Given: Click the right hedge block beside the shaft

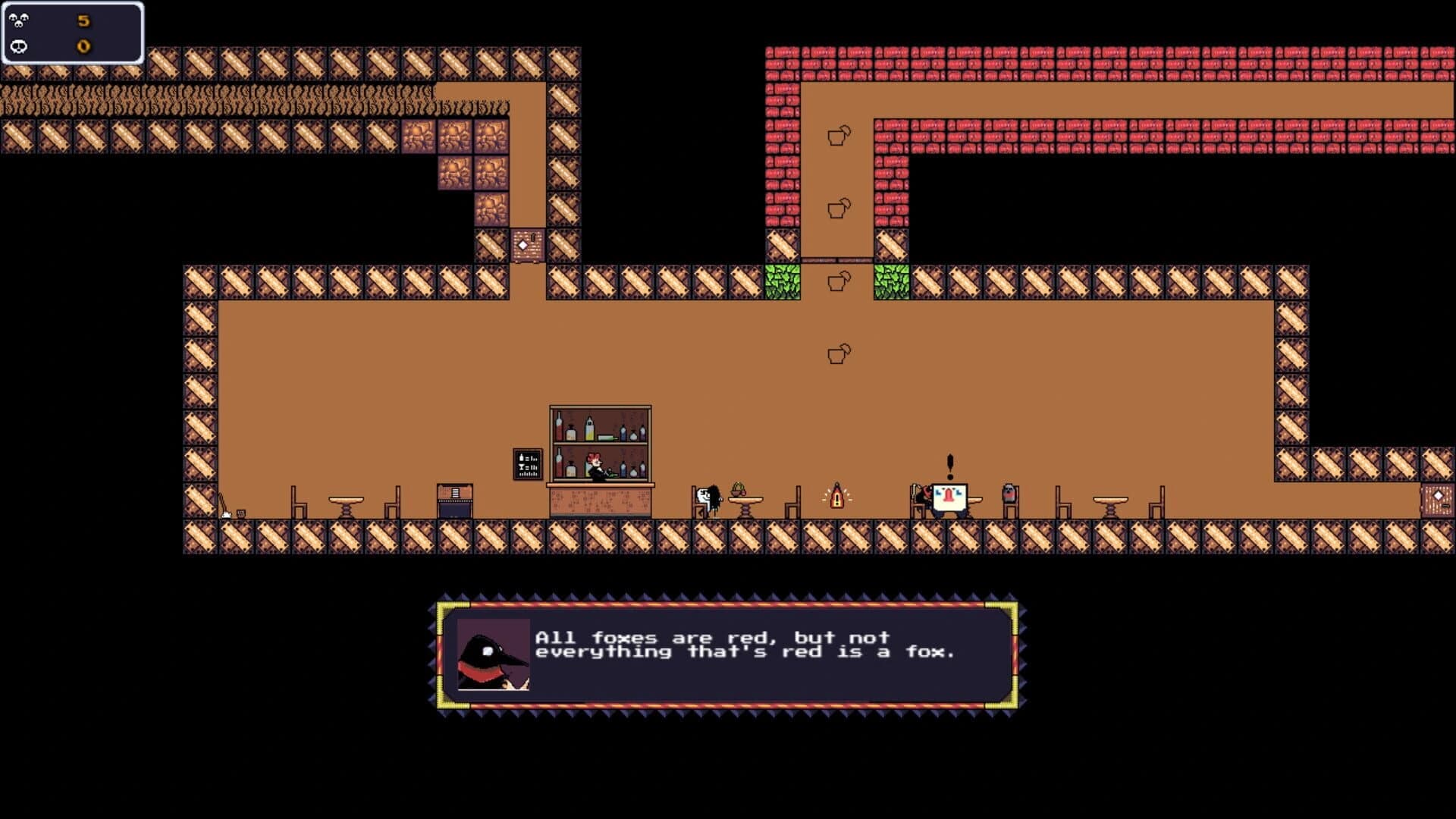Looking at the screenshot, I should [891, 284].
